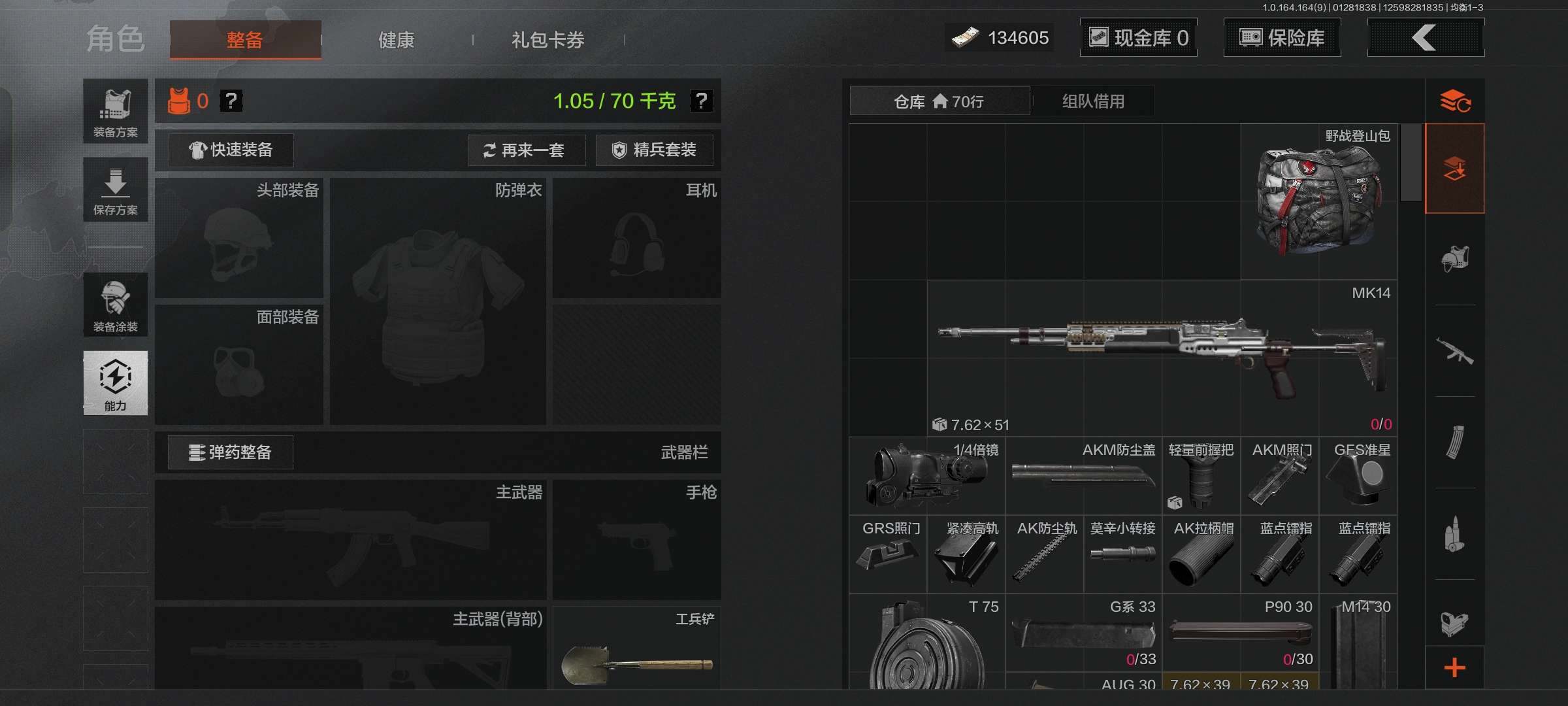Open the inventory sort options icon

[1456, 101]
